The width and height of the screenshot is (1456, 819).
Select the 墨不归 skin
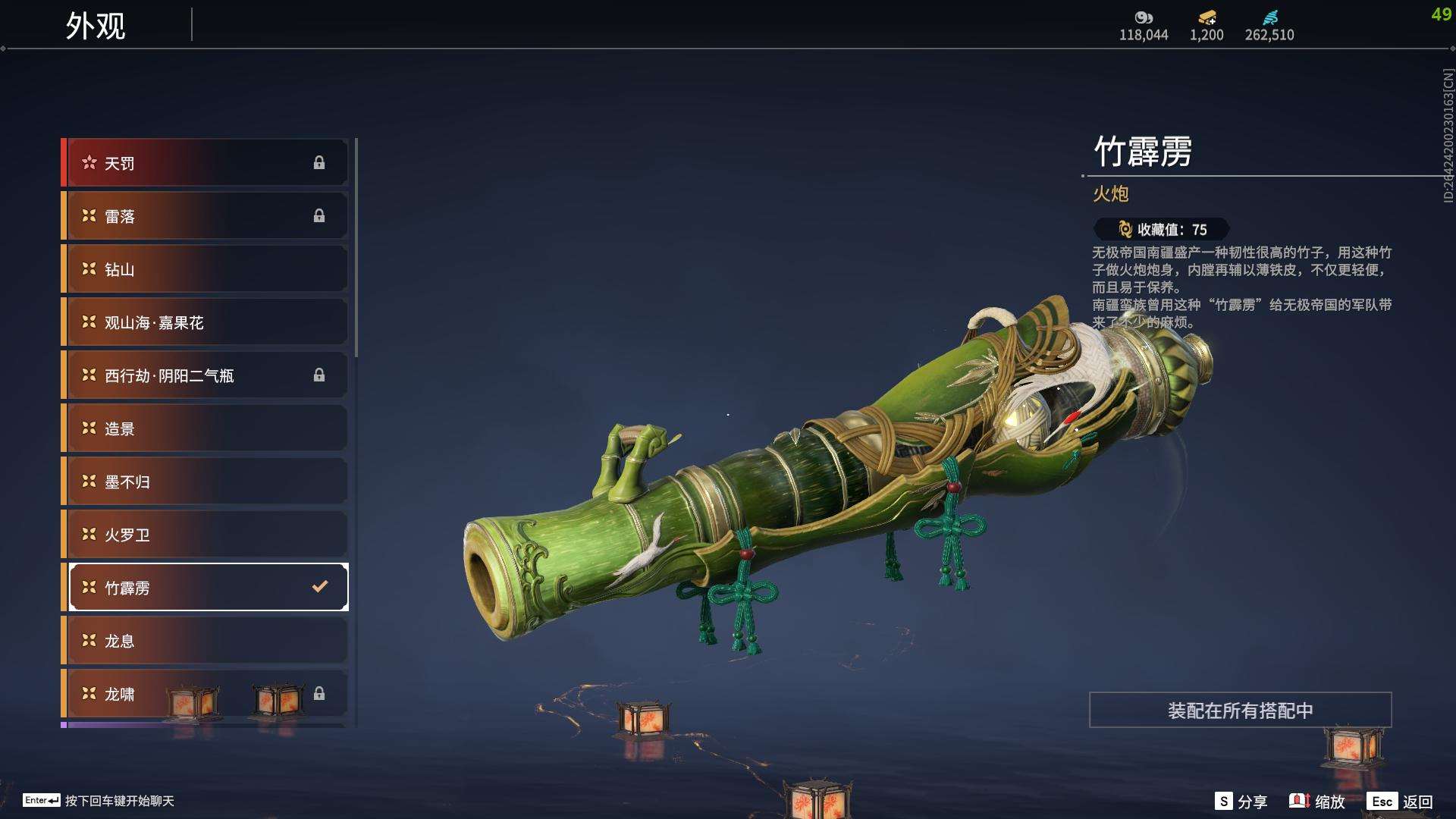206,482
